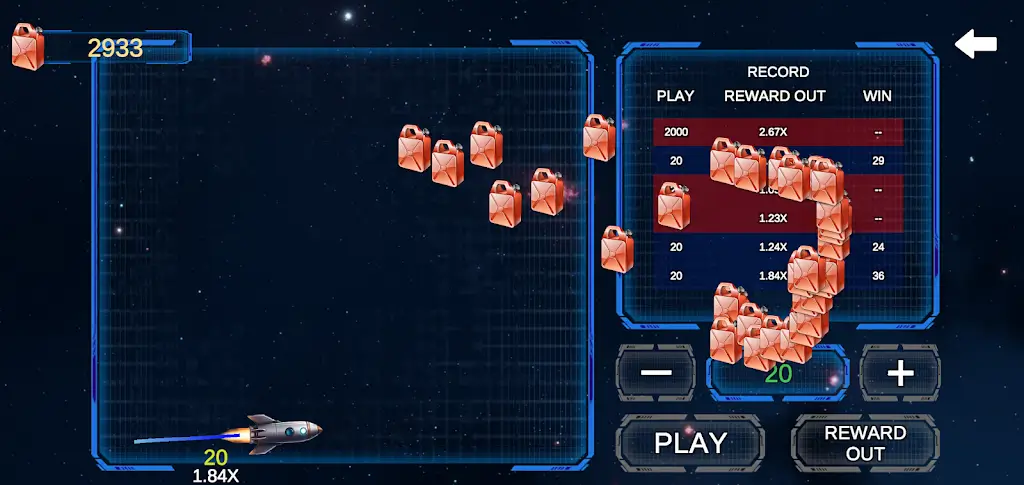Cash out with the REWARD OUT button
Viewport: 1024px width, 485px height.
click(865, 442)
